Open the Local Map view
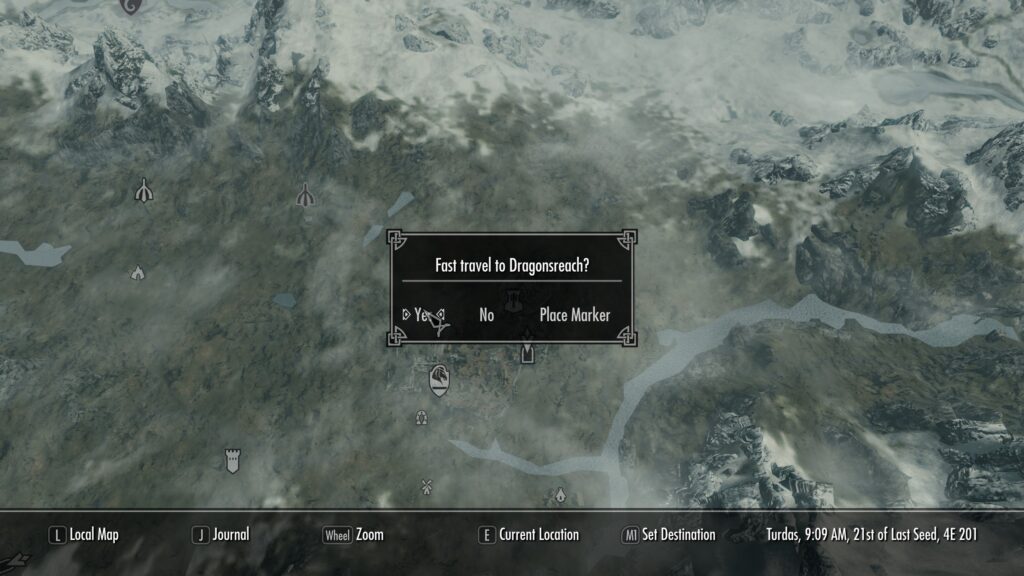 coord(84,535)
